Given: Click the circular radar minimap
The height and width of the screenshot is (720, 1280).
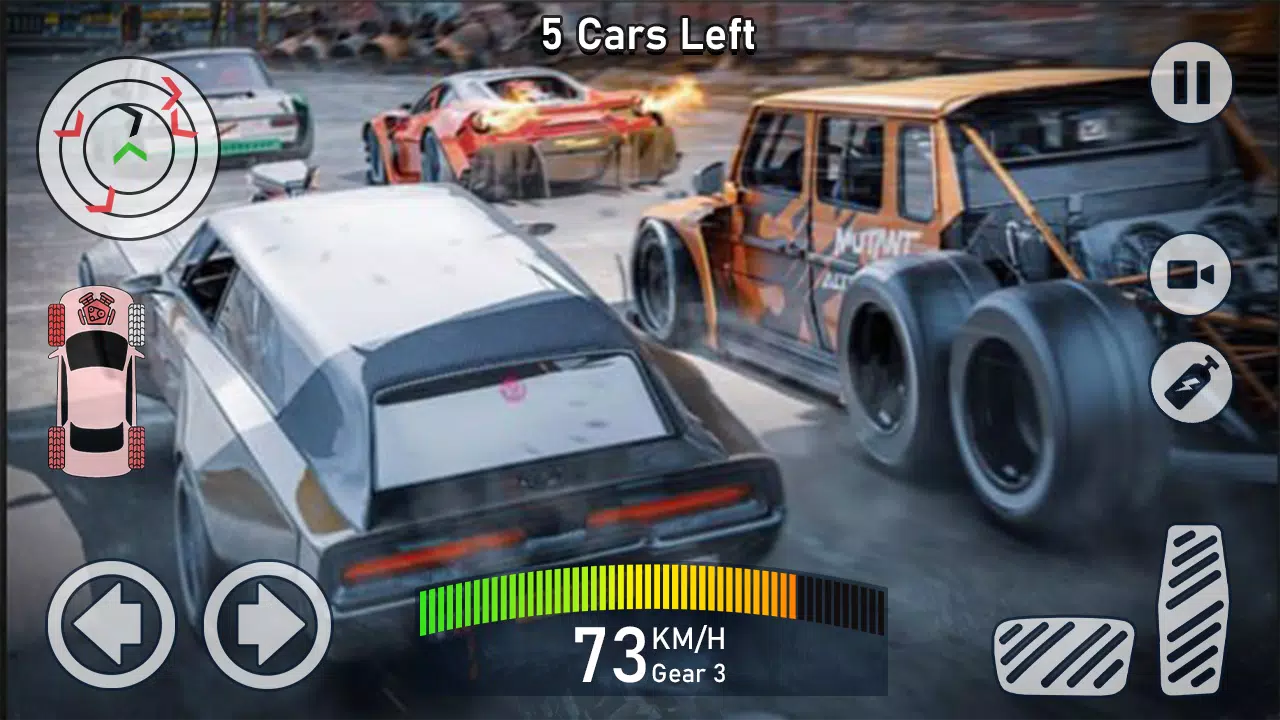Looking at the screenshot, I should [x=128, y=148].
